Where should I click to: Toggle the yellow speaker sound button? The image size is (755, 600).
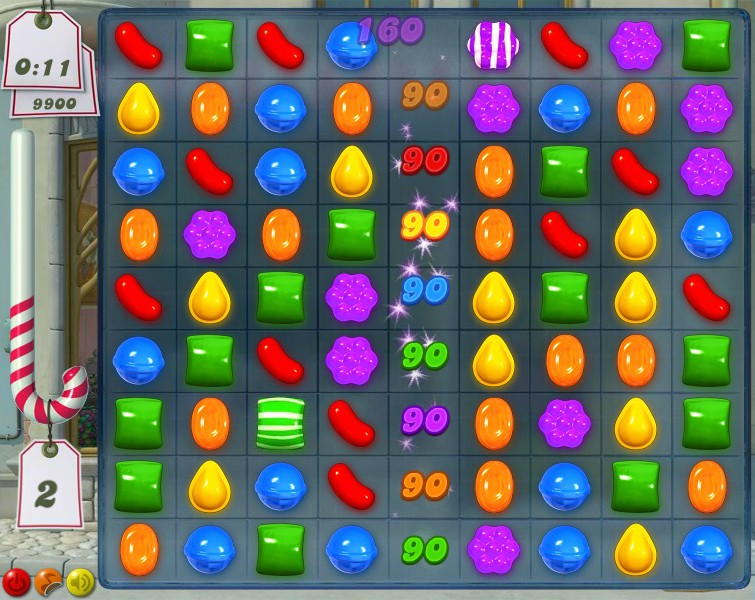pyautogui.click(x=79, y=580)
